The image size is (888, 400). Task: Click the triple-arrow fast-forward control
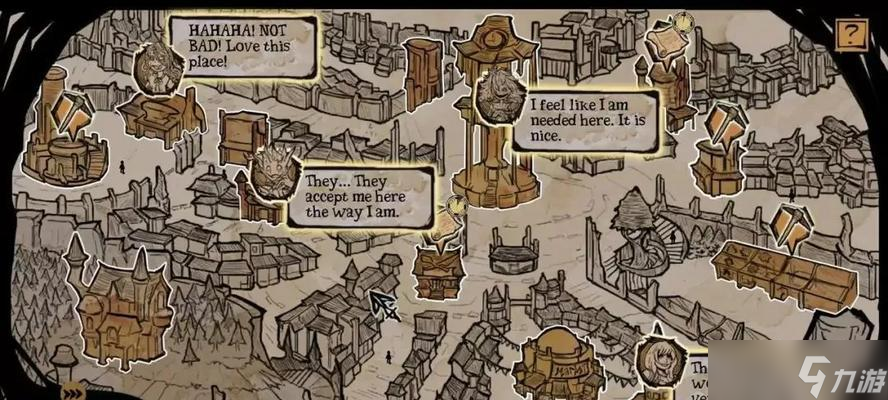click(71, 391)
